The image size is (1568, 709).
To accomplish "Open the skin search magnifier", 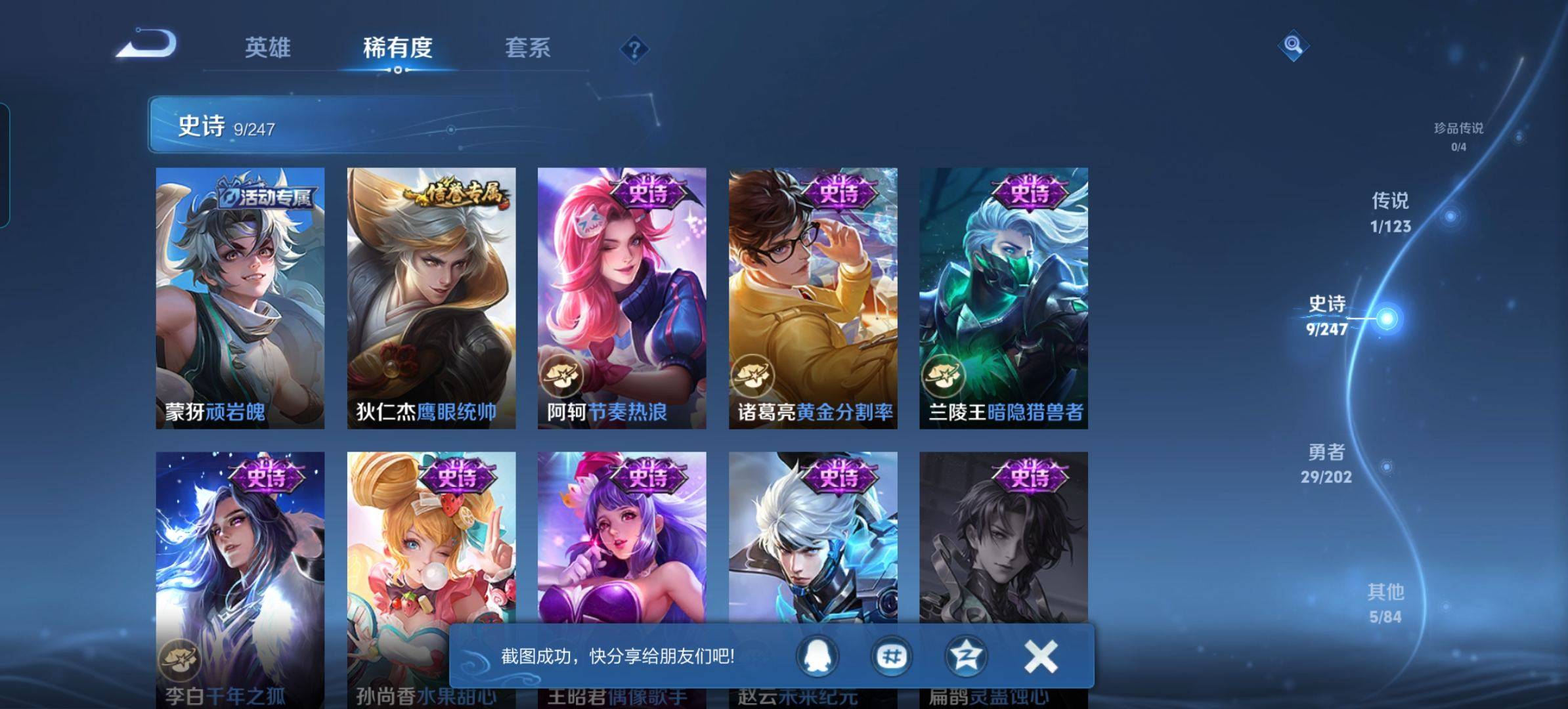I will click(1293, 45).
